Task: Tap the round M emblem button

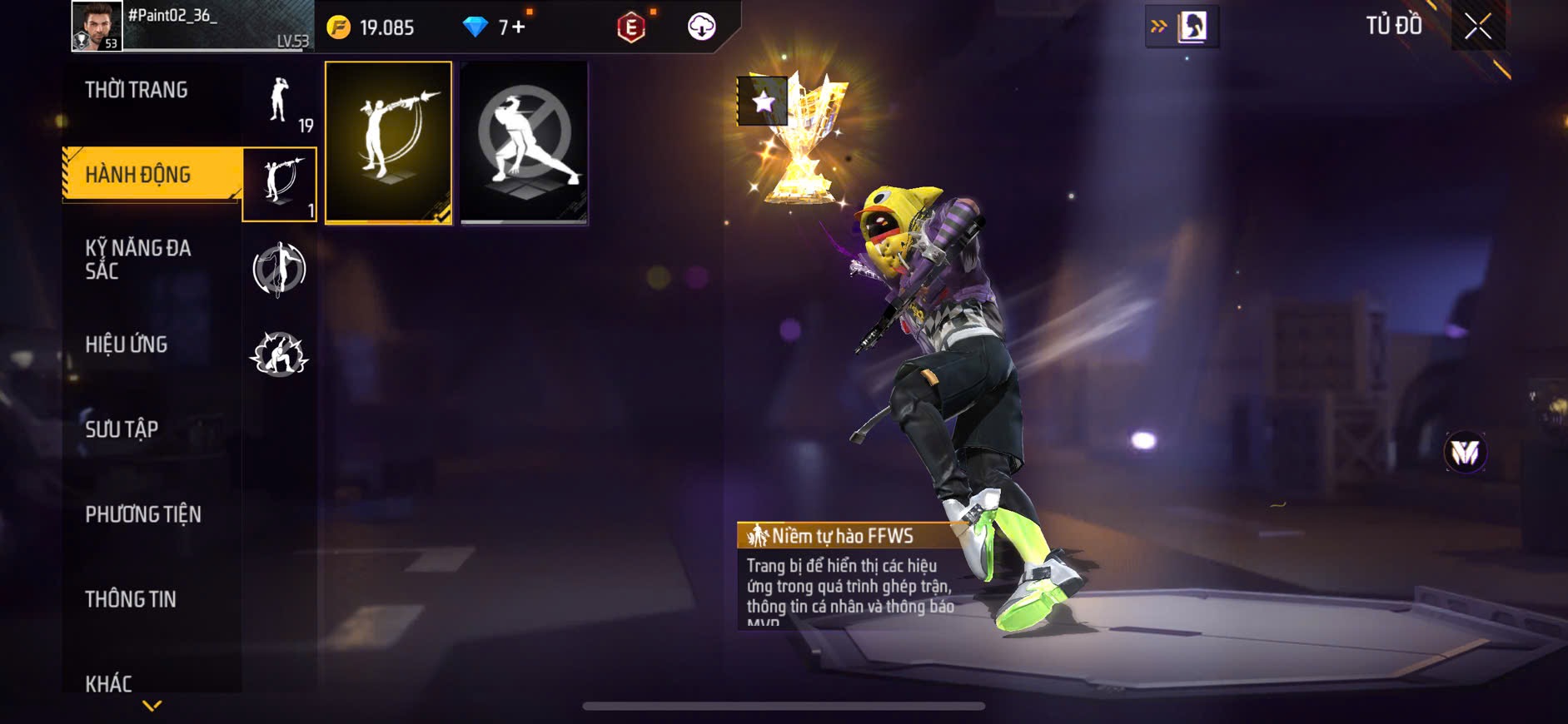Action: point(1465,453)
